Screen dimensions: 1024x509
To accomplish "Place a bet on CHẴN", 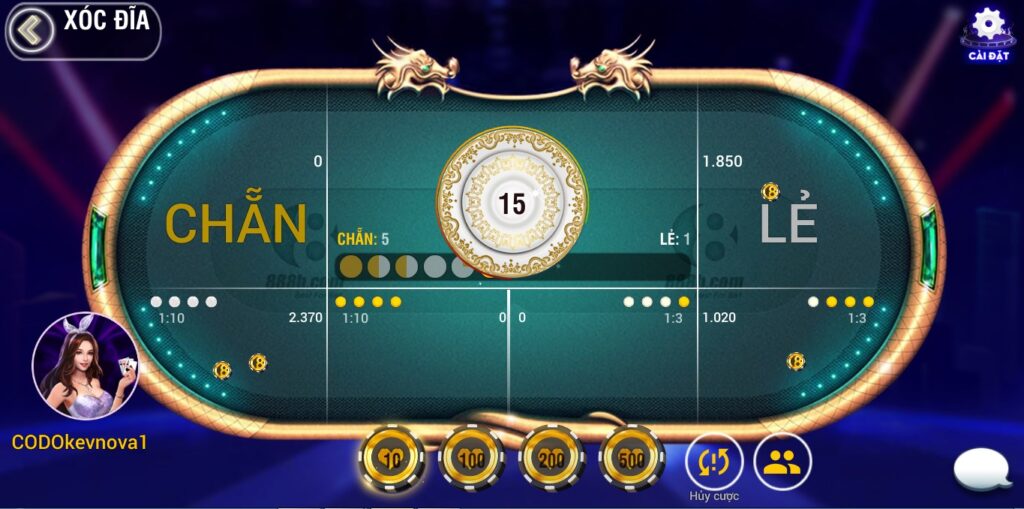I will click(235, 222).
